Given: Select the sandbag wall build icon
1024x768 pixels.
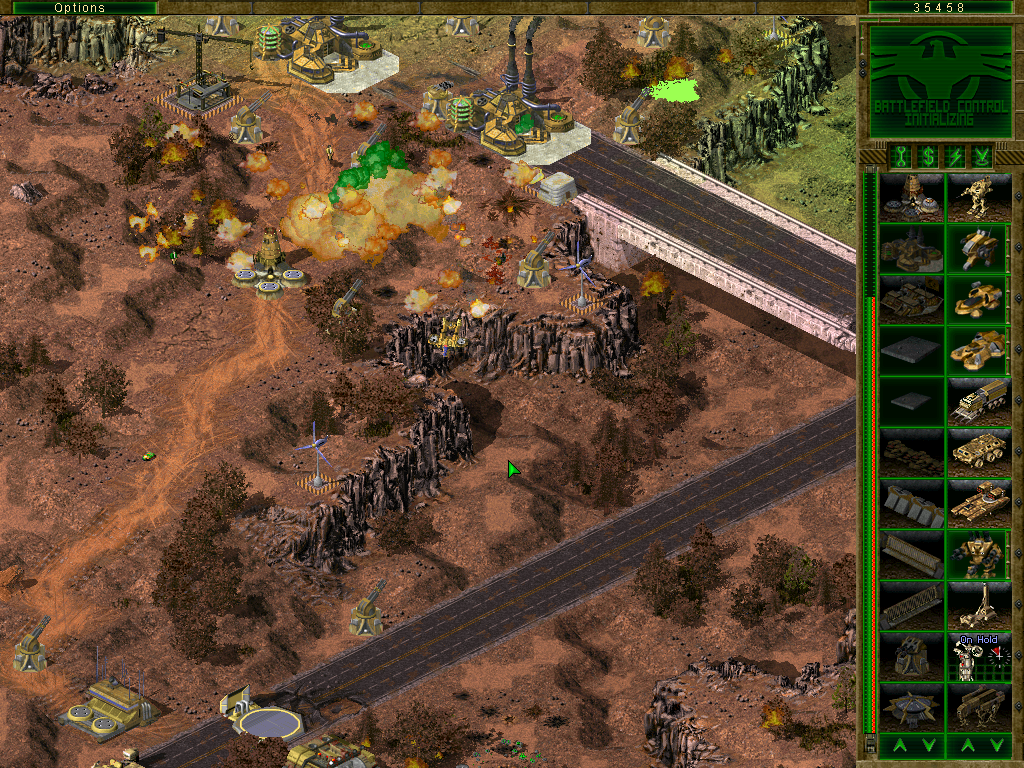Looking at the screenshot, I should coord(912,452).
